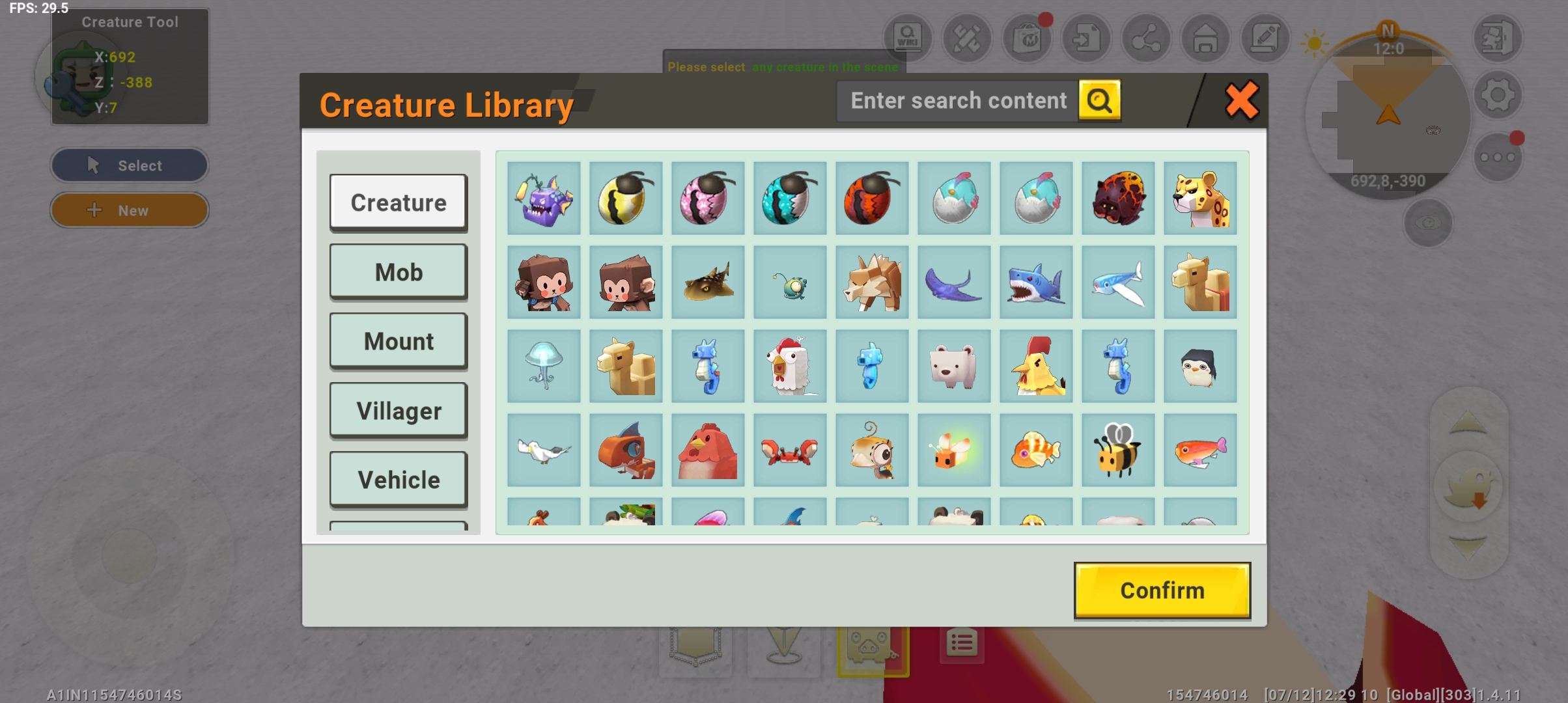Screen dimensions: 1568x703
Task: Choose the leopard creature thumbnail
Action: point(1200,199)
